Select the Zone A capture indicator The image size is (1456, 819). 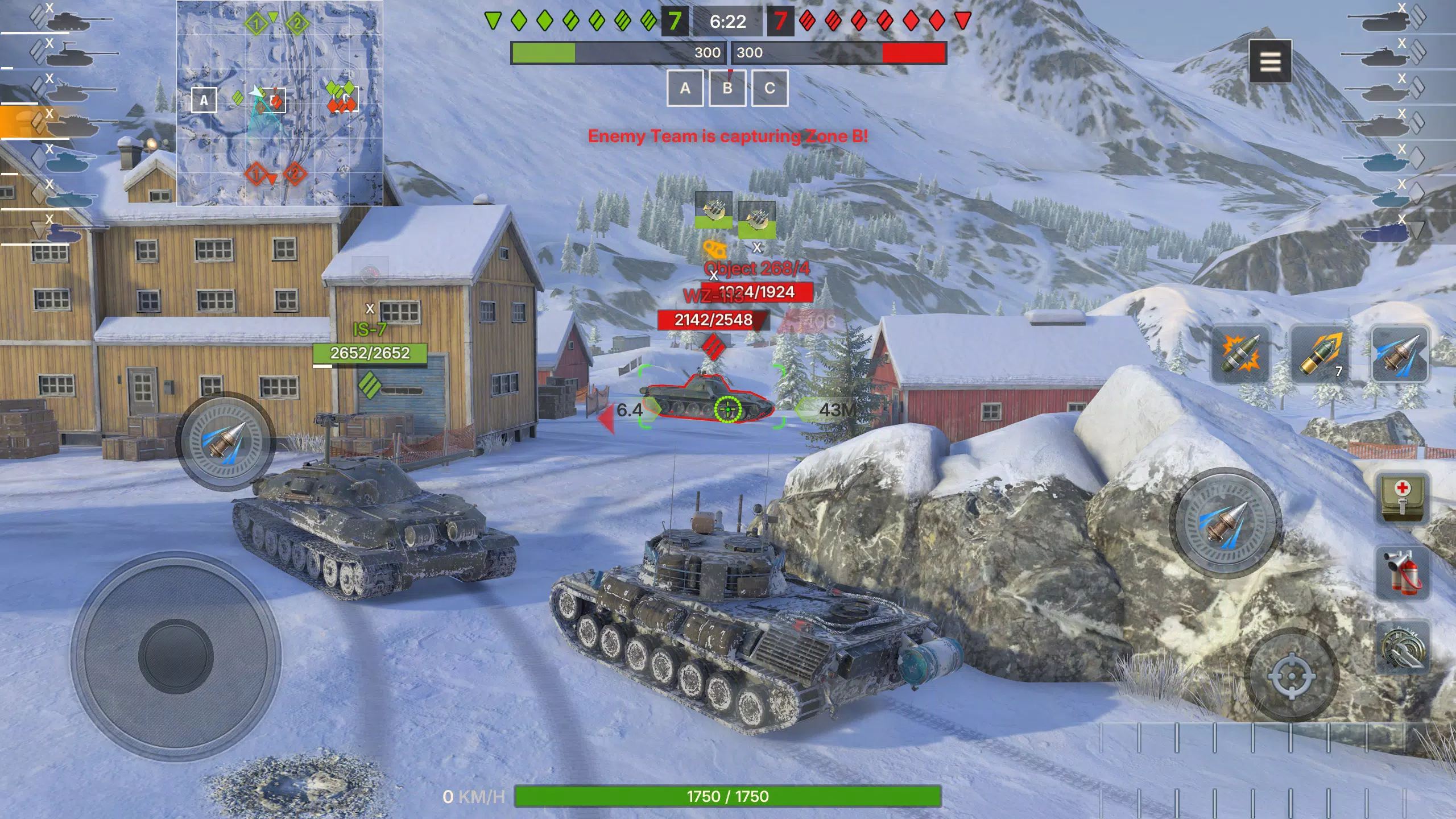point(685,88)
